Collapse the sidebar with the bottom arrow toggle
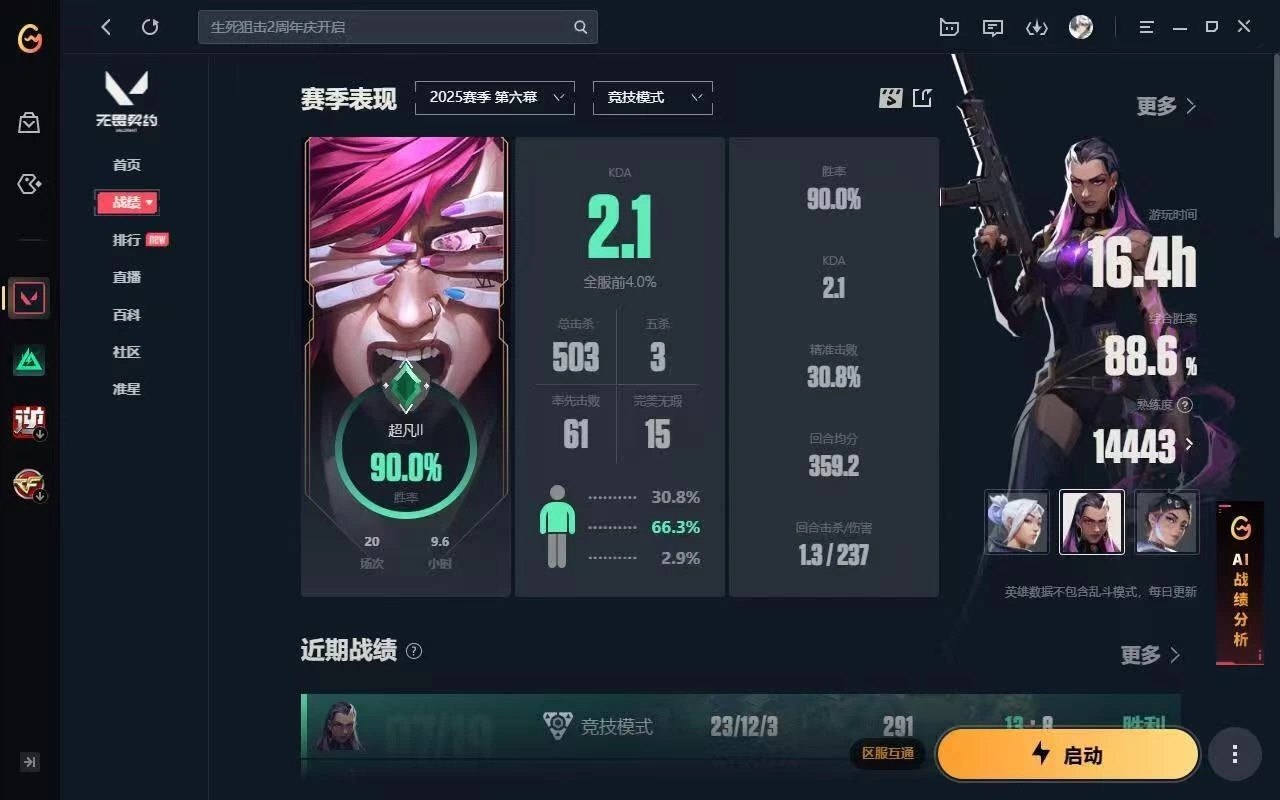The width and height of the screenshot is (1280, 800). (x=29, y=762)
